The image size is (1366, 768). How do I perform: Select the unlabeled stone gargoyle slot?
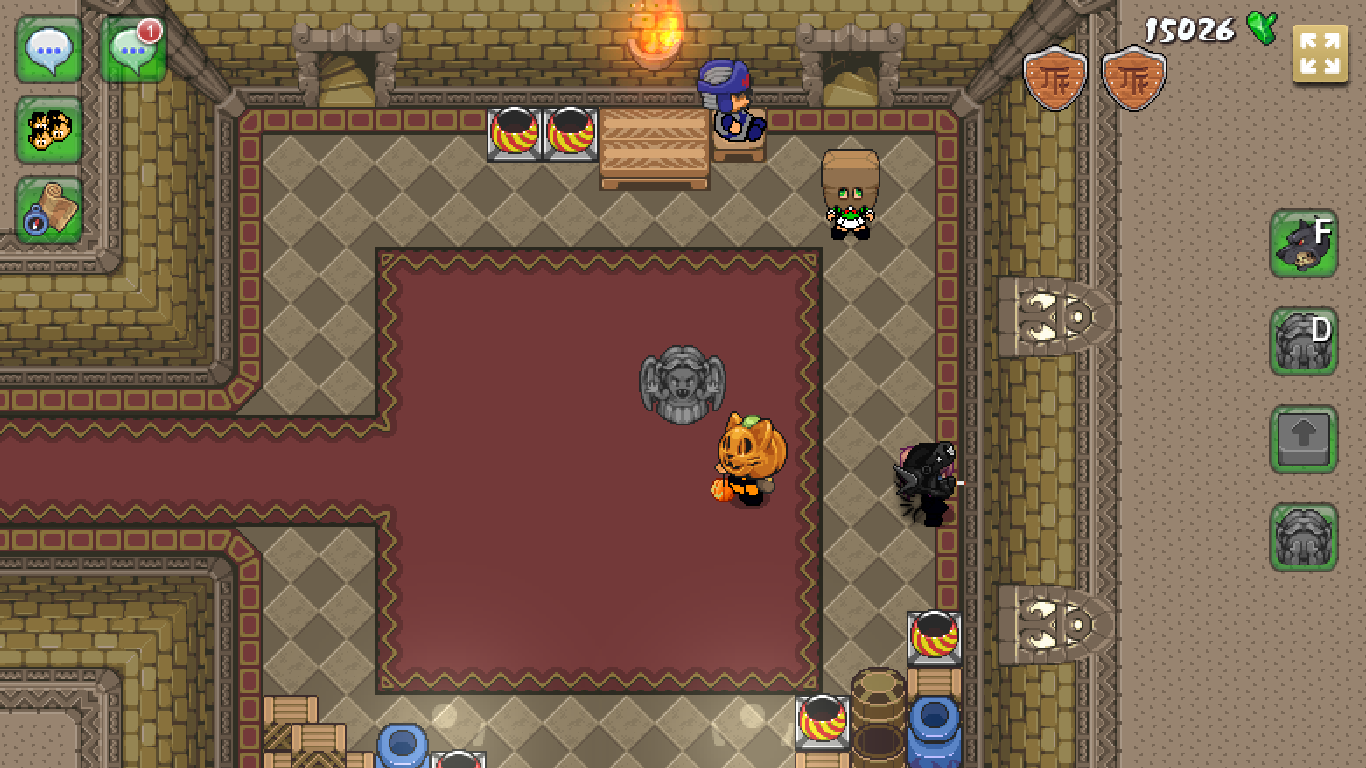1304,537
